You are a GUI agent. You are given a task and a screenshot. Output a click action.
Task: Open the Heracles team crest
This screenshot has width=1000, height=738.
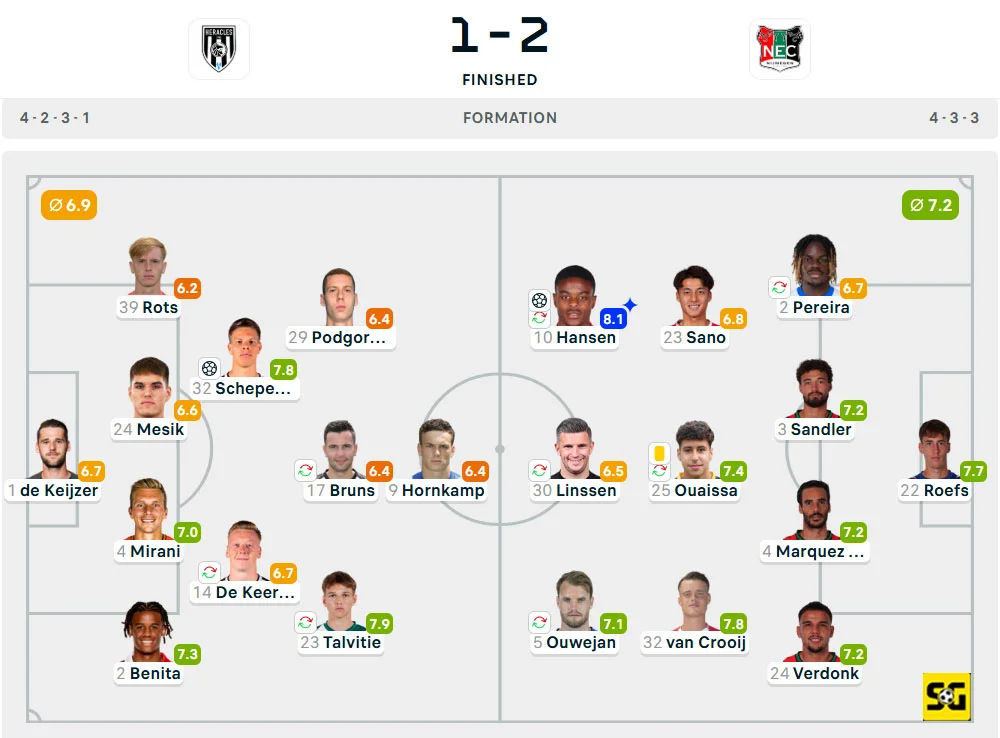click(x=219, y=49)
